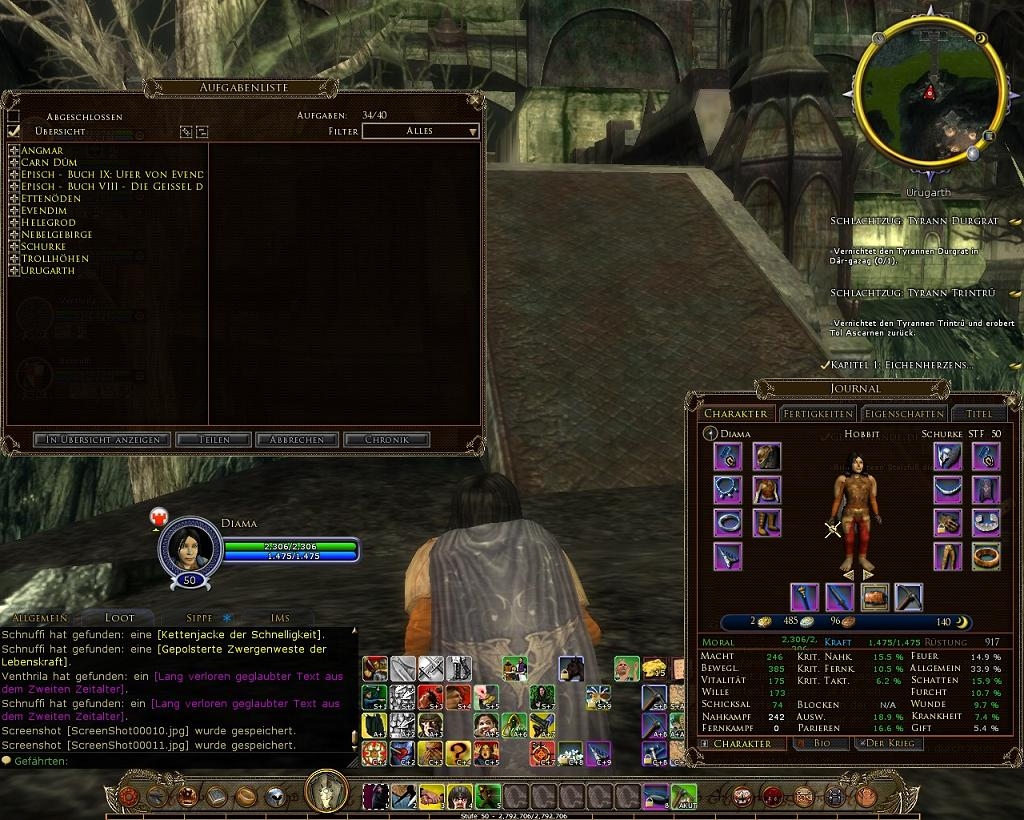The width and height of the screenshot is (1024, 820).
Task: Open the Chronik button
Action: [x=386, y=440]
